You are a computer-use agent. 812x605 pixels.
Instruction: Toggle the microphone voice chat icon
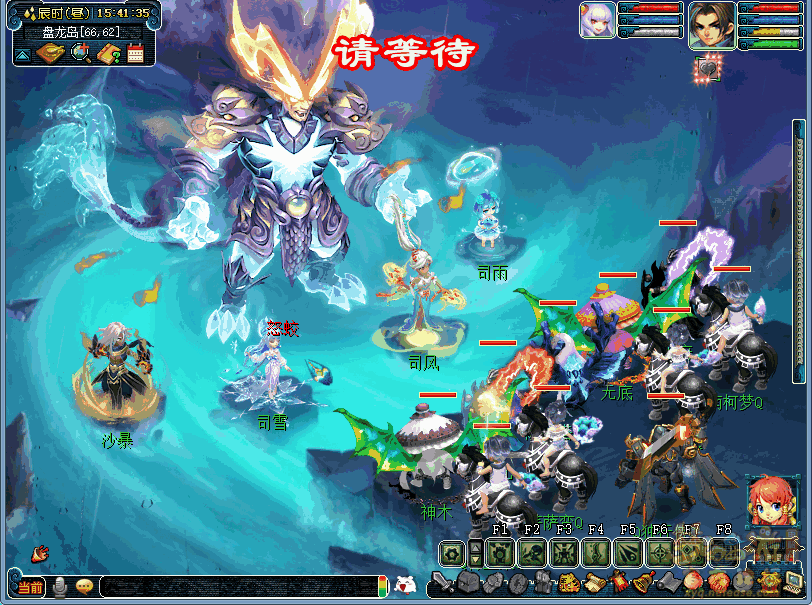tap(60, 587)
